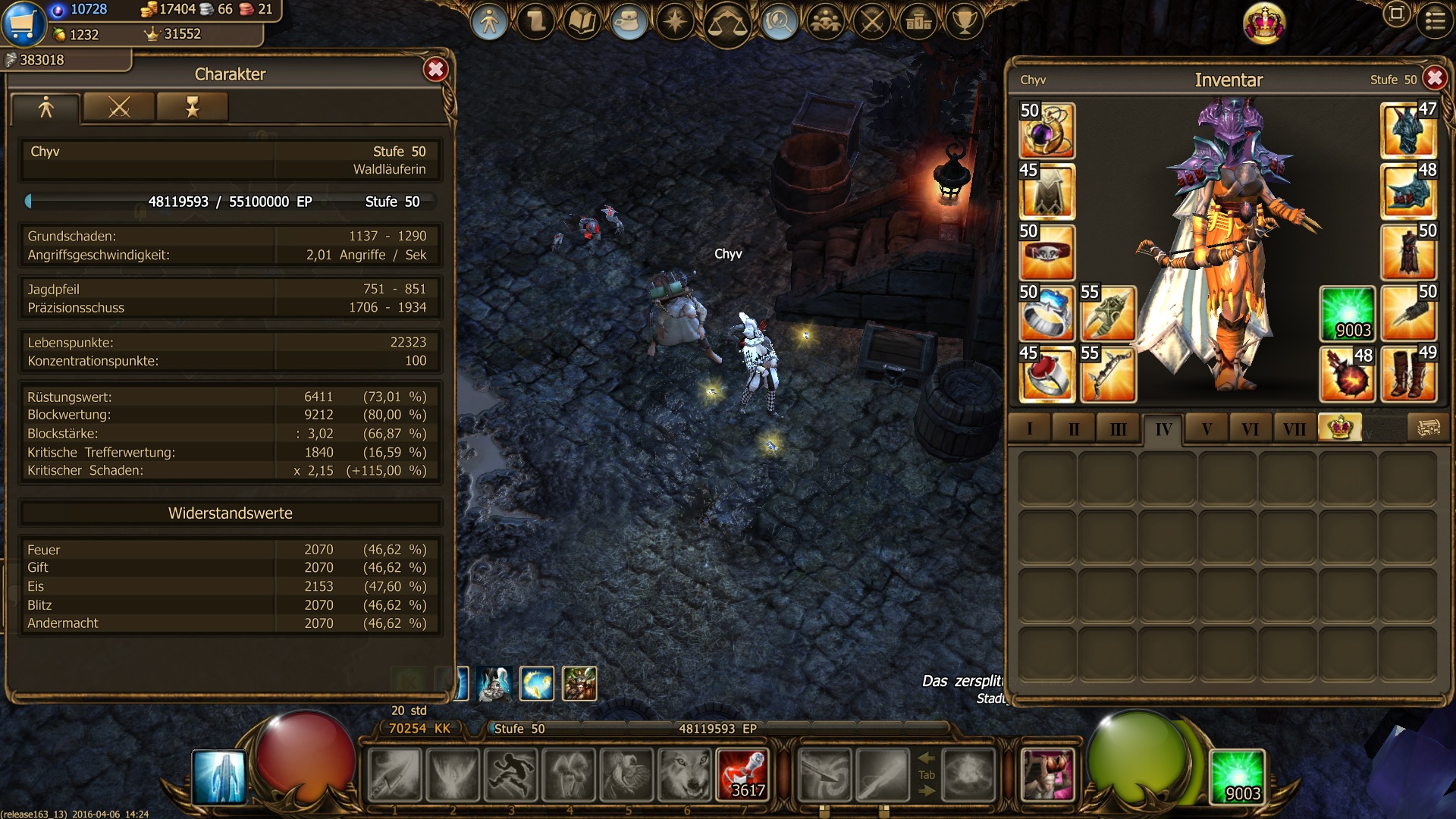1456x819 pixels.
Task: Close the Charakter panel
Action: (x=435, y=71)
